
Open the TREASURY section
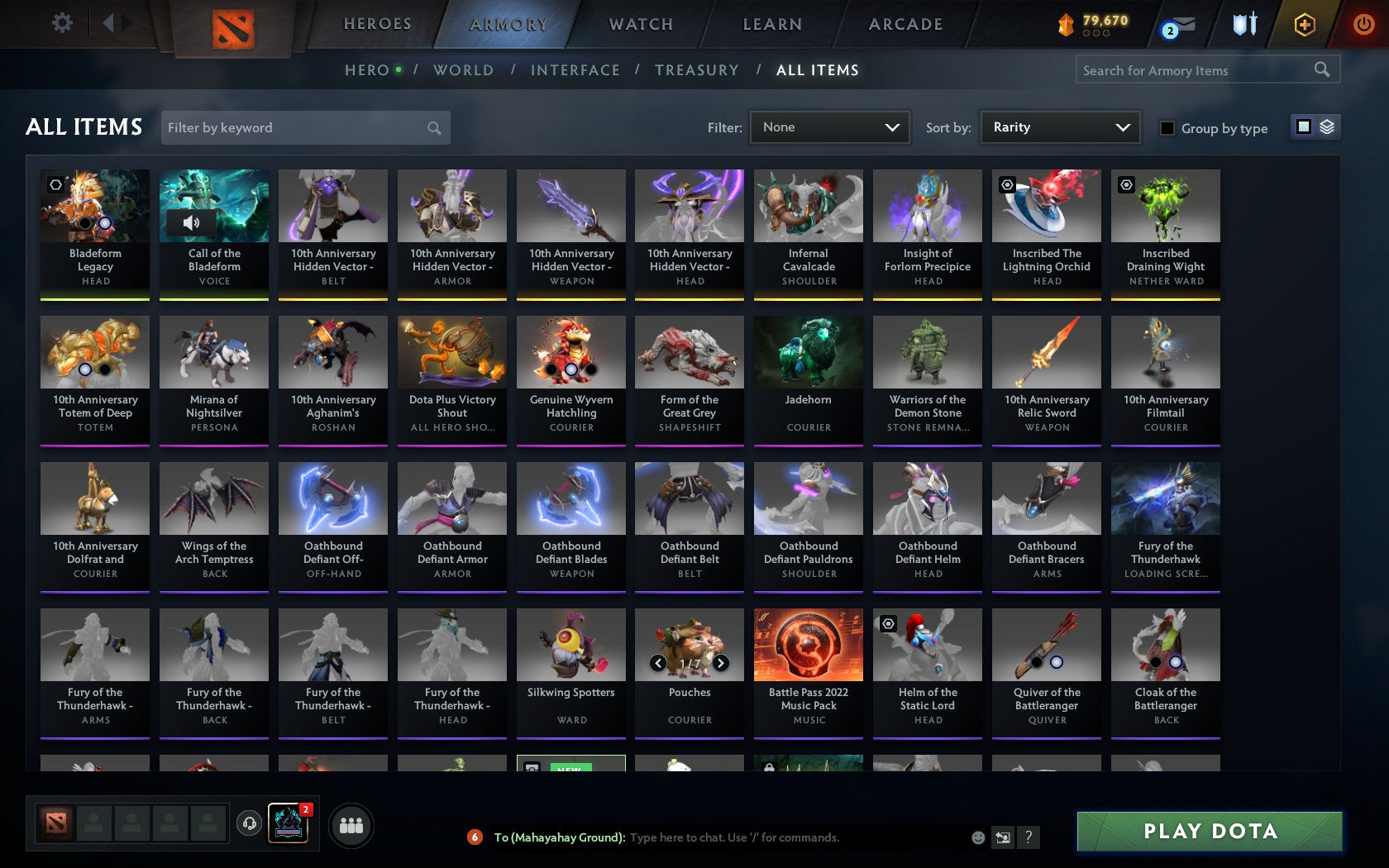[697, 70]
